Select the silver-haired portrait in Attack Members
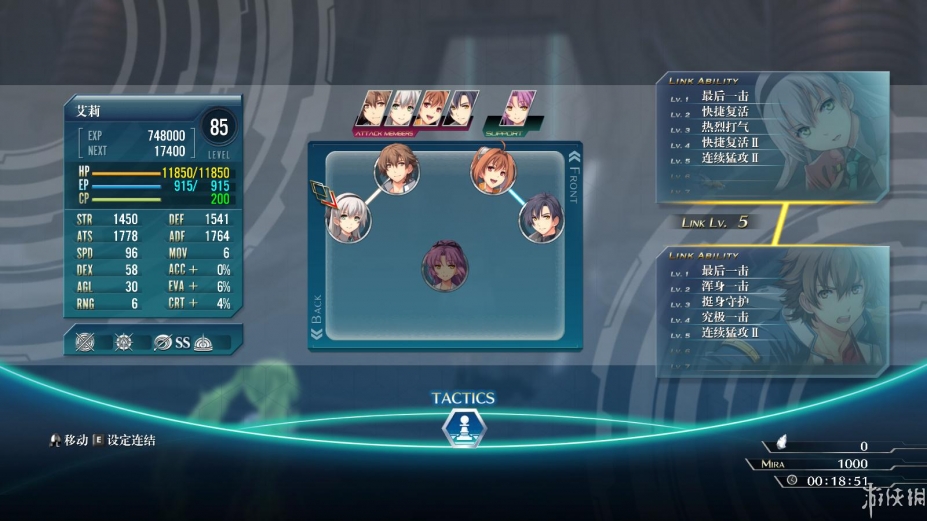This screenshot has width=927, height=521. click(403, 107)
